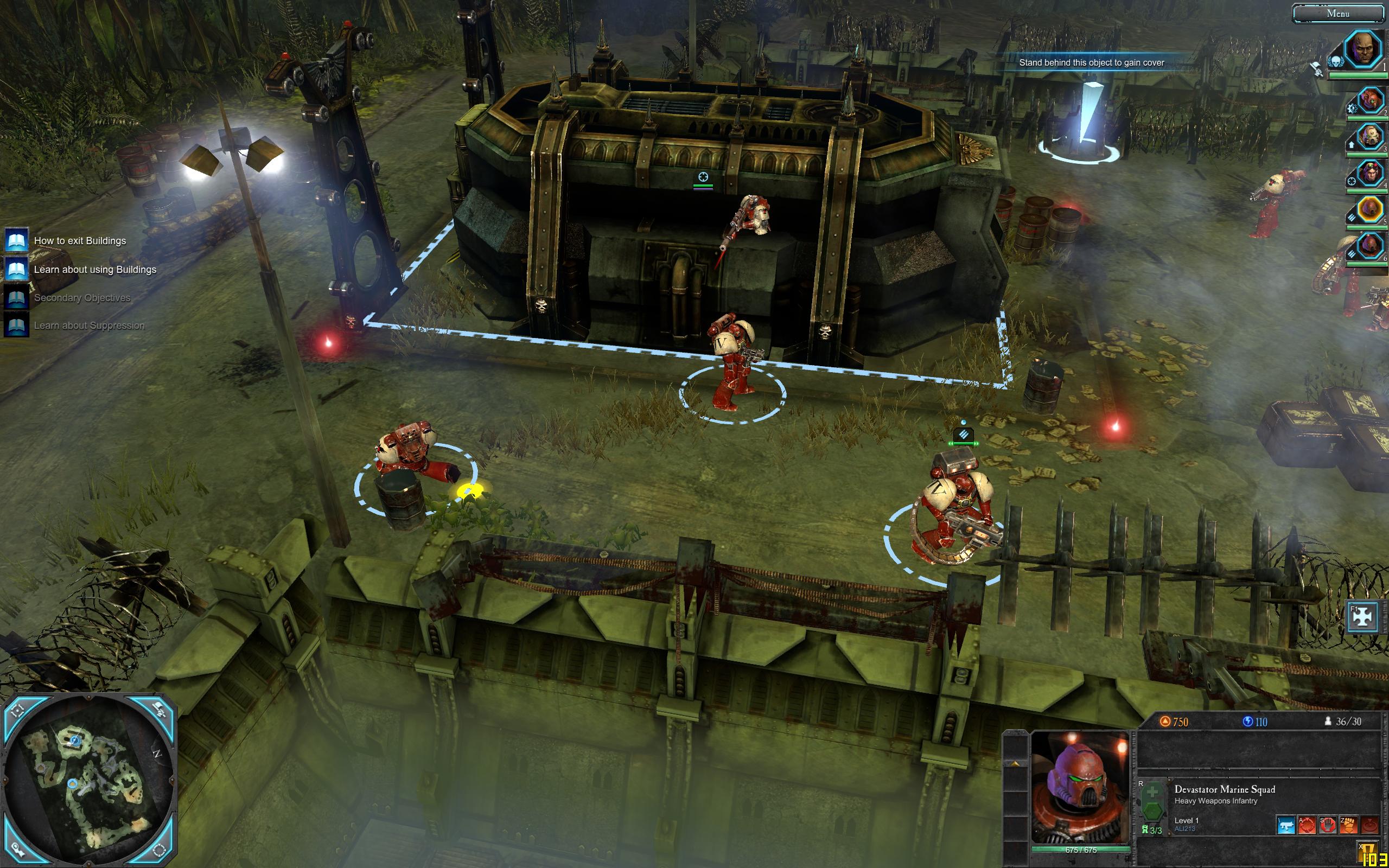Click the minimap's bottom-left ping corner button

[x=18, y=852]
